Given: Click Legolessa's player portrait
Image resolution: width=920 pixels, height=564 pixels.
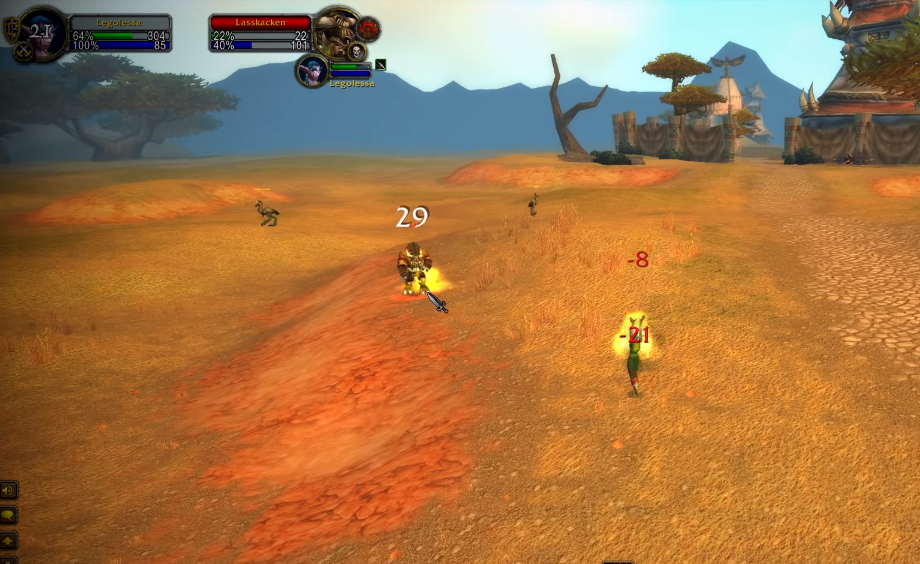Looking at the screenshot, I should coord(41,31).
